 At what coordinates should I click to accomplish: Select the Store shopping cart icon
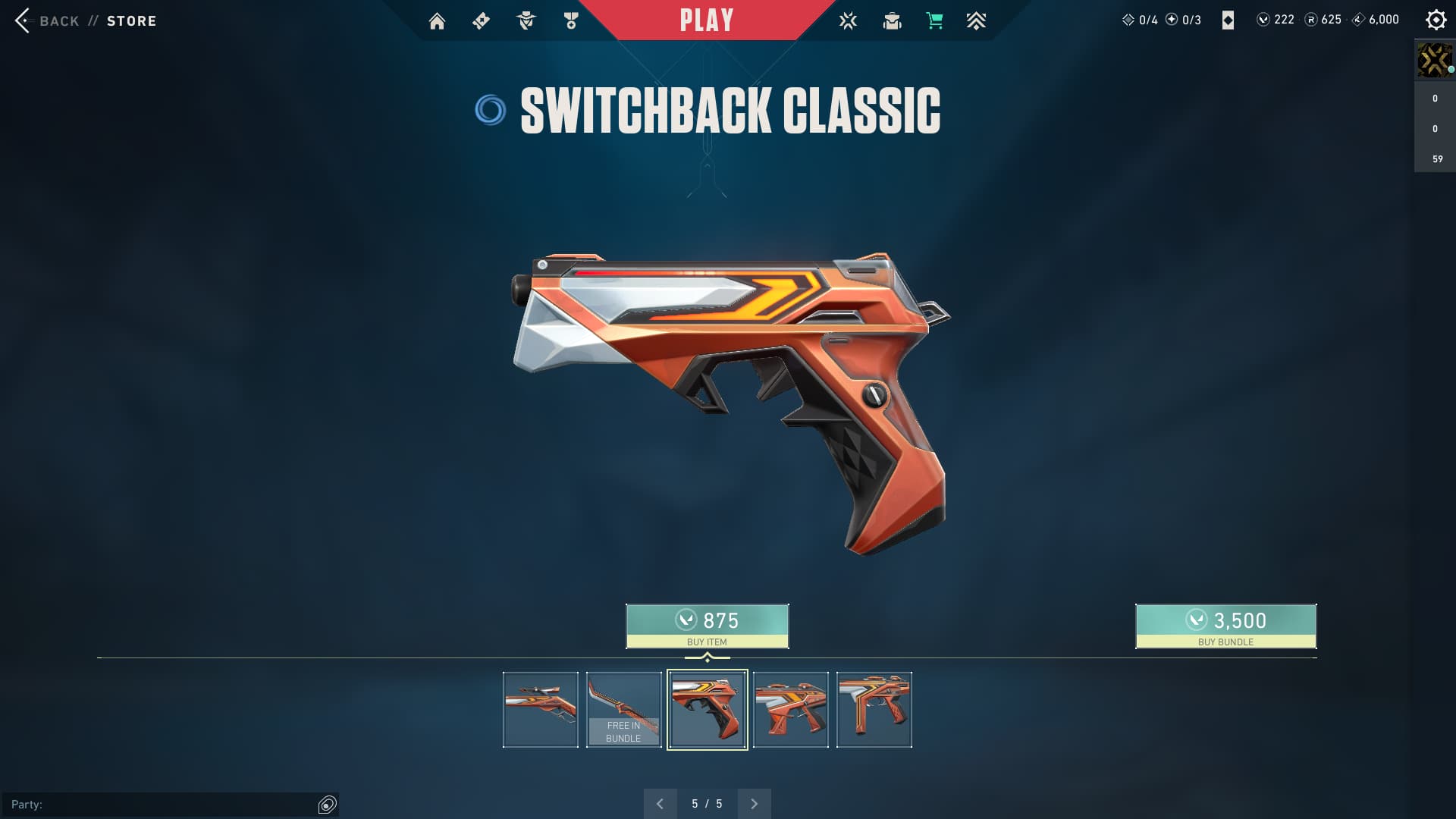point(934,20)
